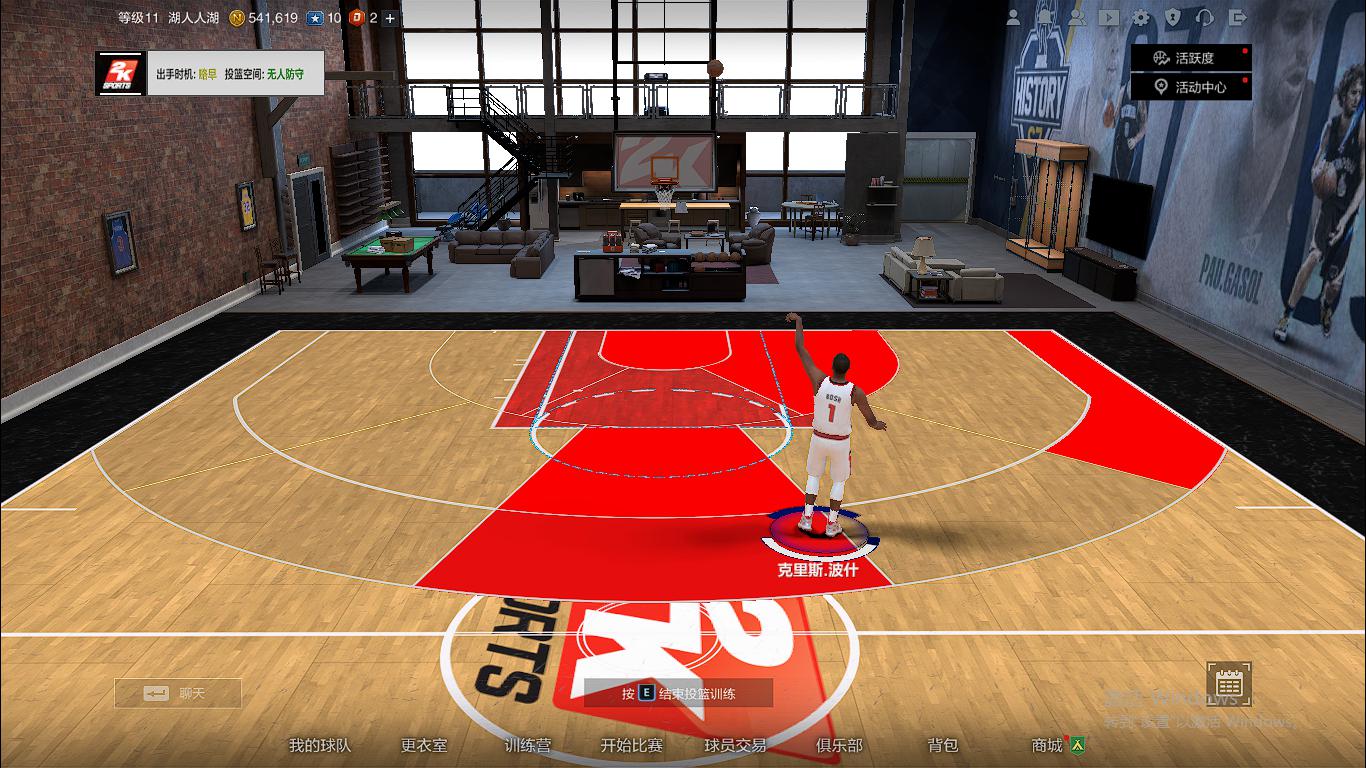The height and width of the screenshot is (768, 1366).
Task: Open notifications bell icon
Action: [x=1045, y=17]
